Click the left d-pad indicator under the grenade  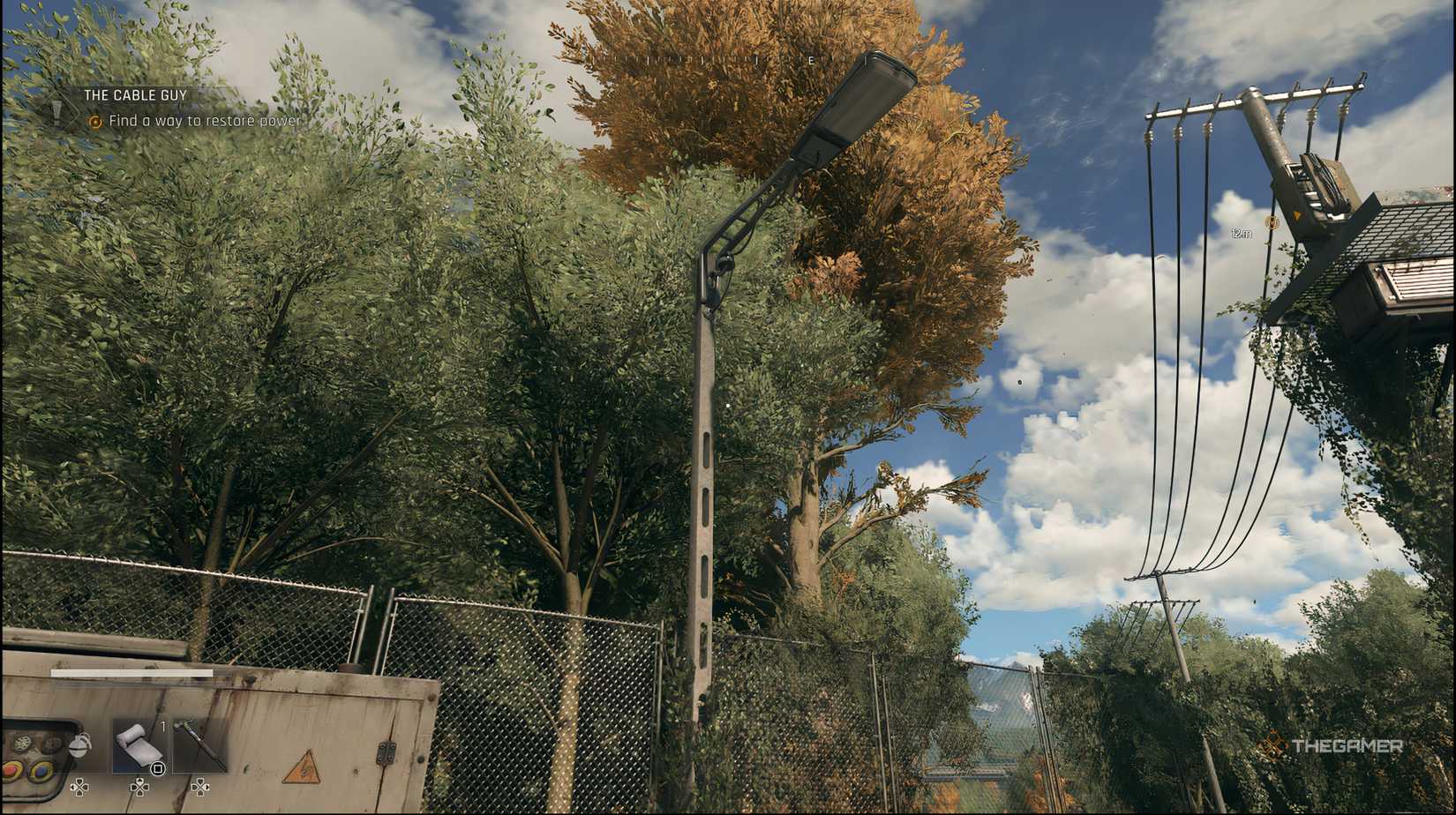pos(79,788)
